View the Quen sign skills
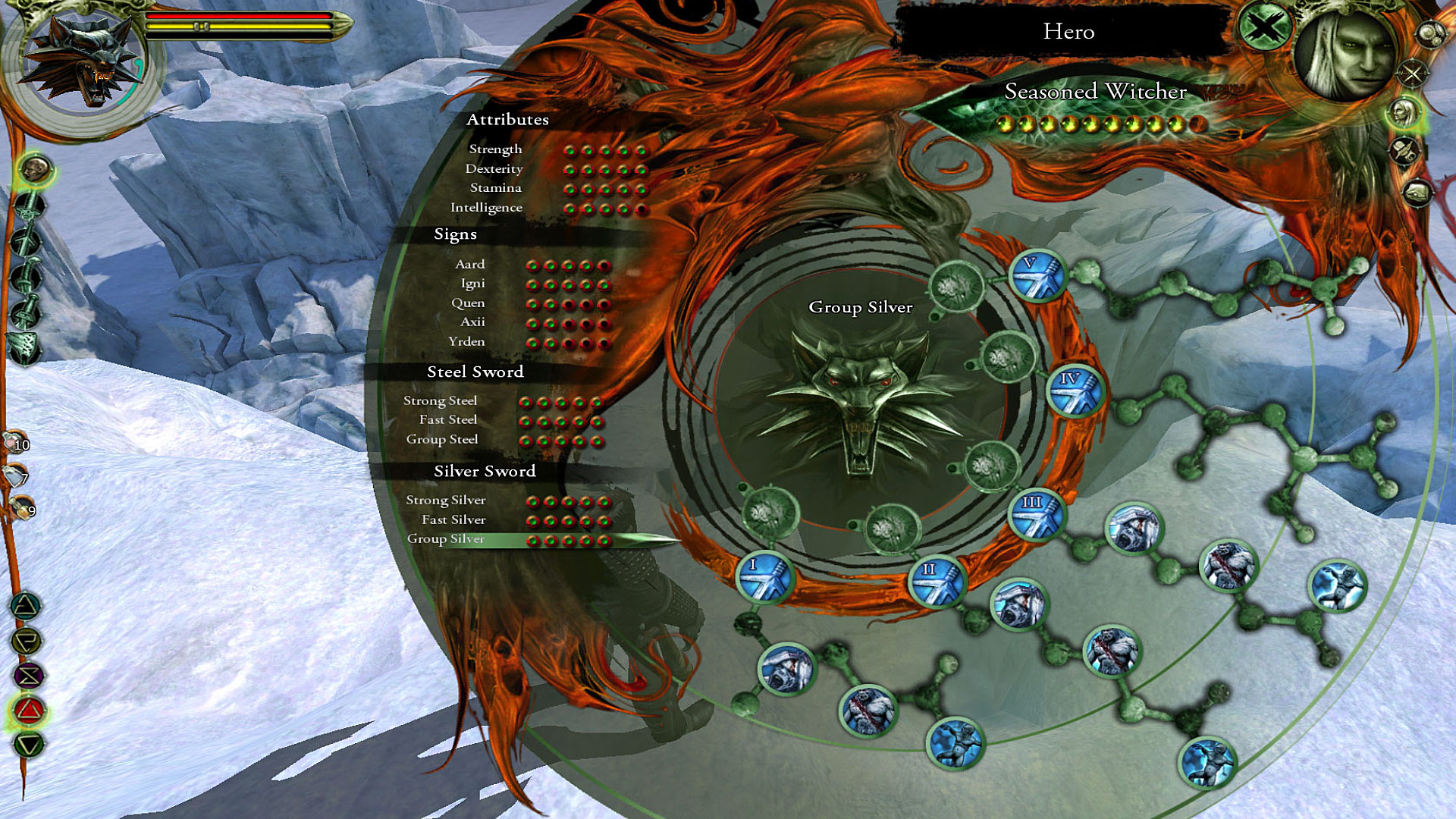Image resolution: width=1456 pixels, height=819 pixels. pos(468,303)
